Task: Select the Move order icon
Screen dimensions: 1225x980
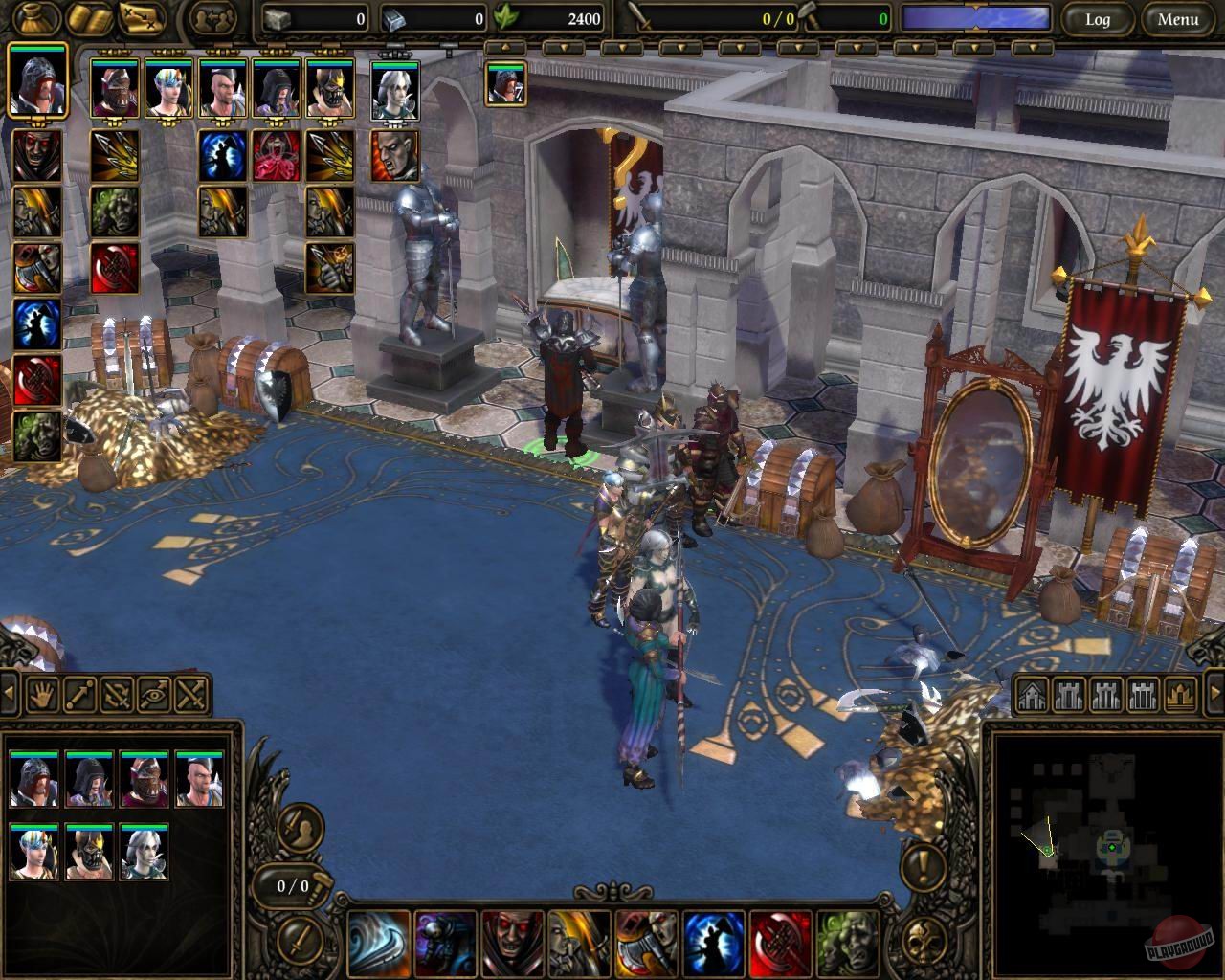Action: click(78, 695)
